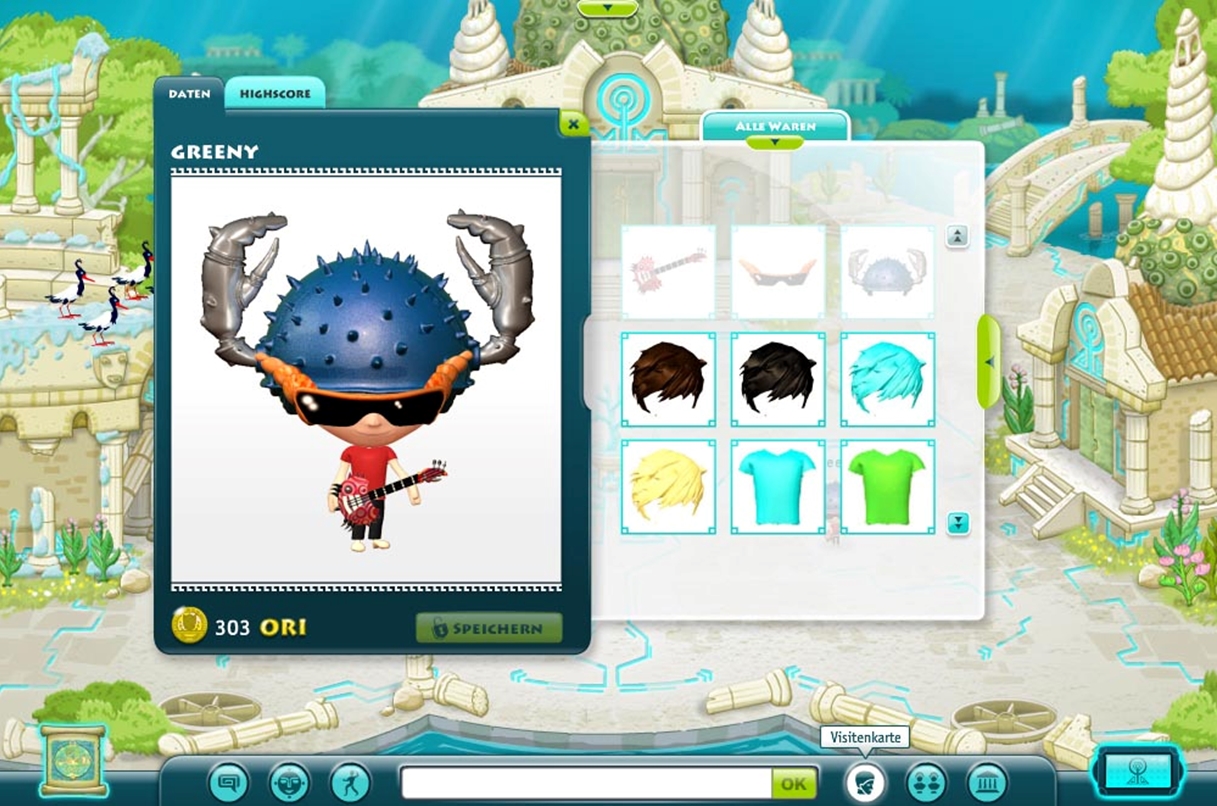Close the Greeny profile panel
Image resolution: width=1217 pixels, height=806 pixels.
(x=573, y=124)
